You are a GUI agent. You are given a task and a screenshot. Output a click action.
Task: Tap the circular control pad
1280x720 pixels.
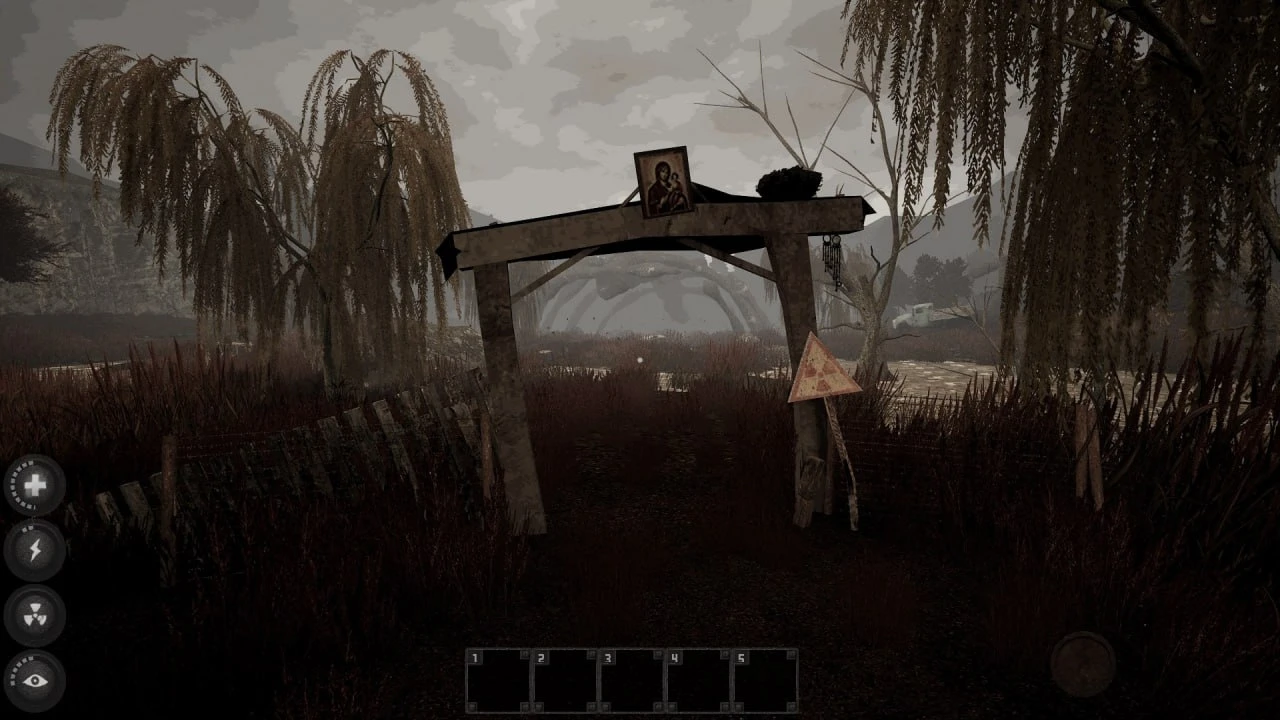pos(1082,662)
